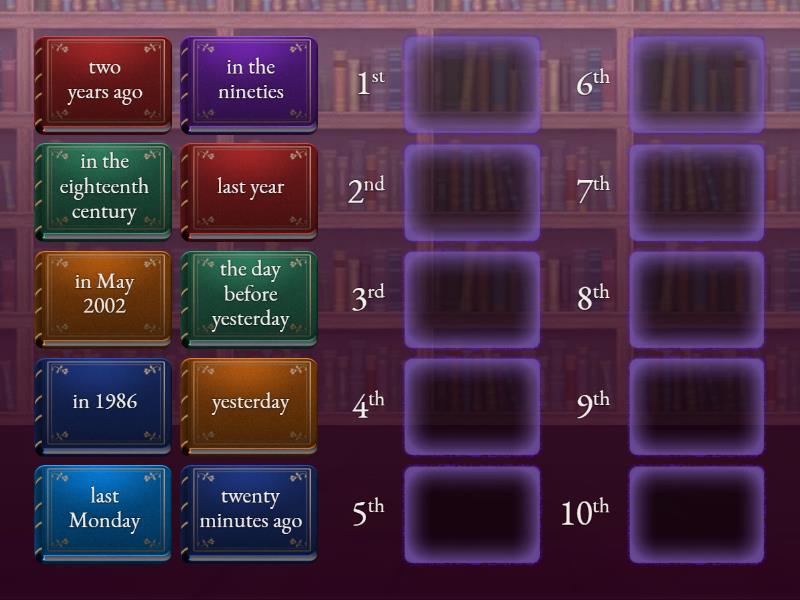Viewport: 800px width, 600px height.
Task: Click the "last year" book tile
Action: (249, 191)
